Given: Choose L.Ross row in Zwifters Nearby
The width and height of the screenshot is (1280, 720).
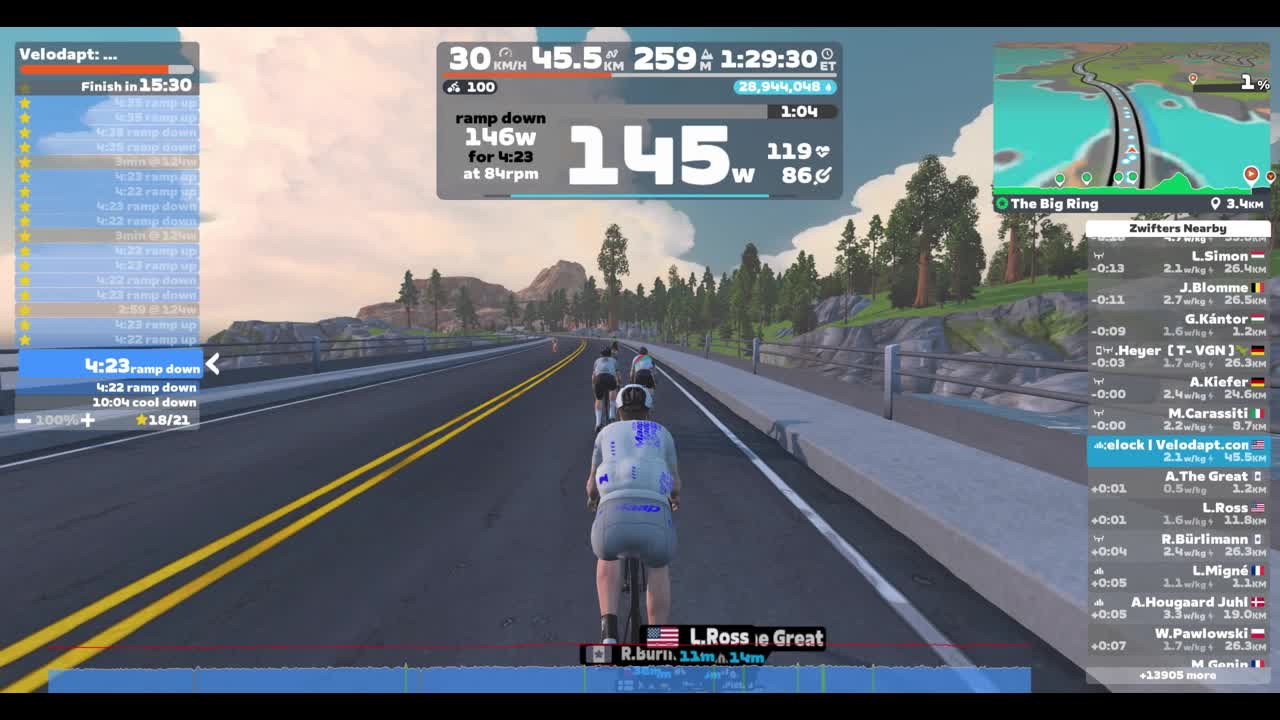Looking at the screenshot, I should [x=1178, y=513].
